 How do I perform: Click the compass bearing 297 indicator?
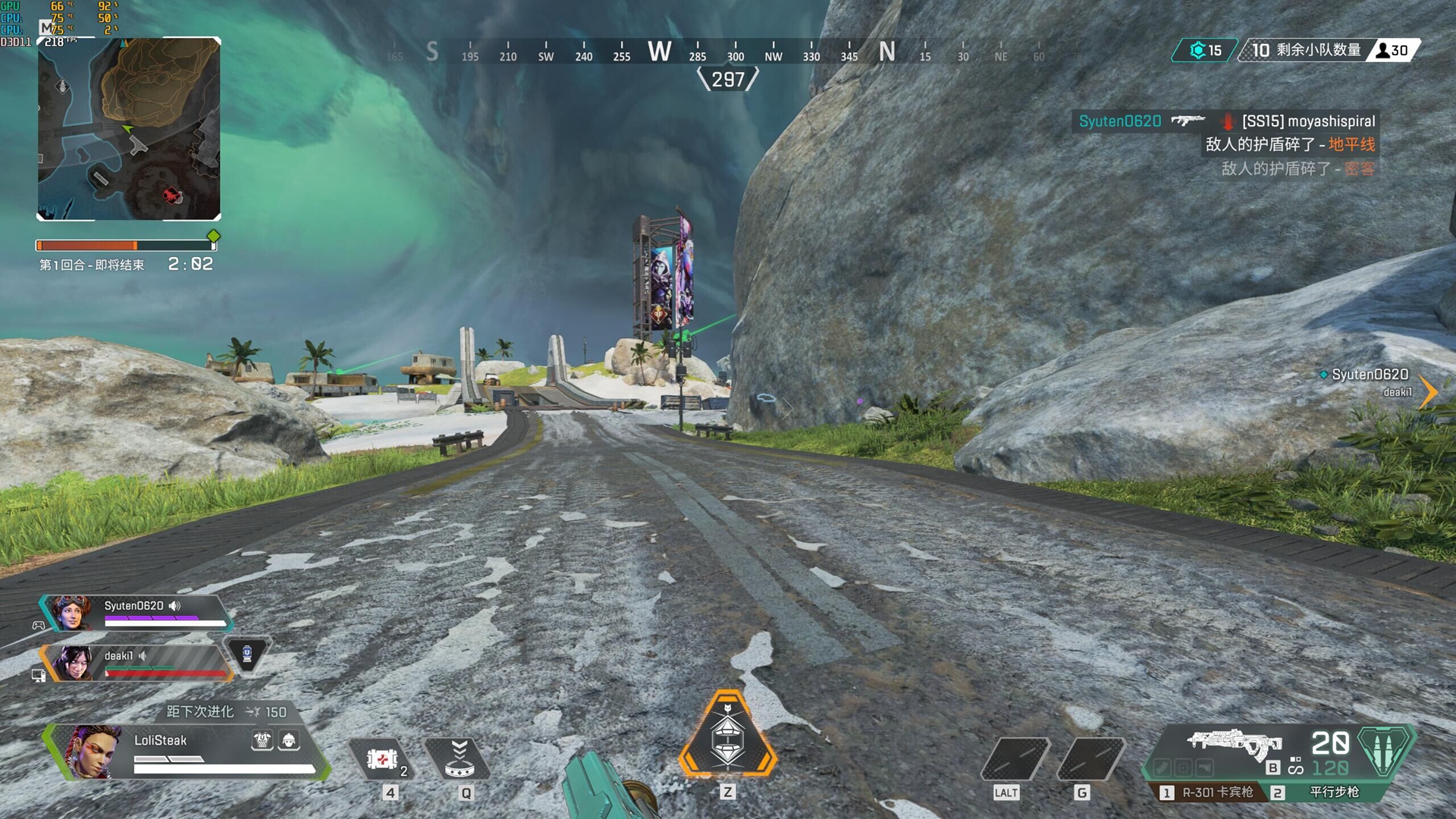pos(728,79)
